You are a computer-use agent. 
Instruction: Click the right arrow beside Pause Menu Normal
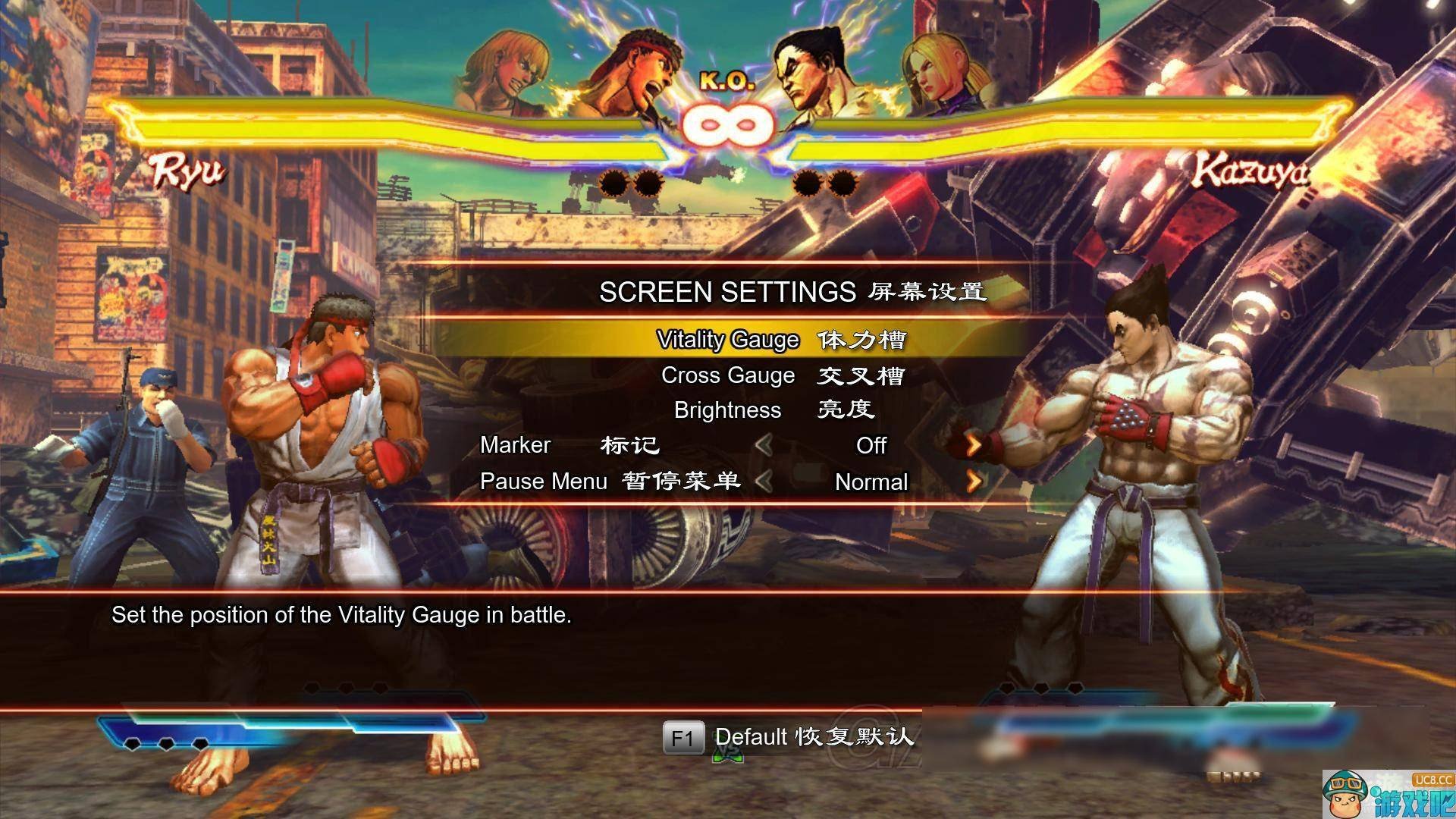974,482
